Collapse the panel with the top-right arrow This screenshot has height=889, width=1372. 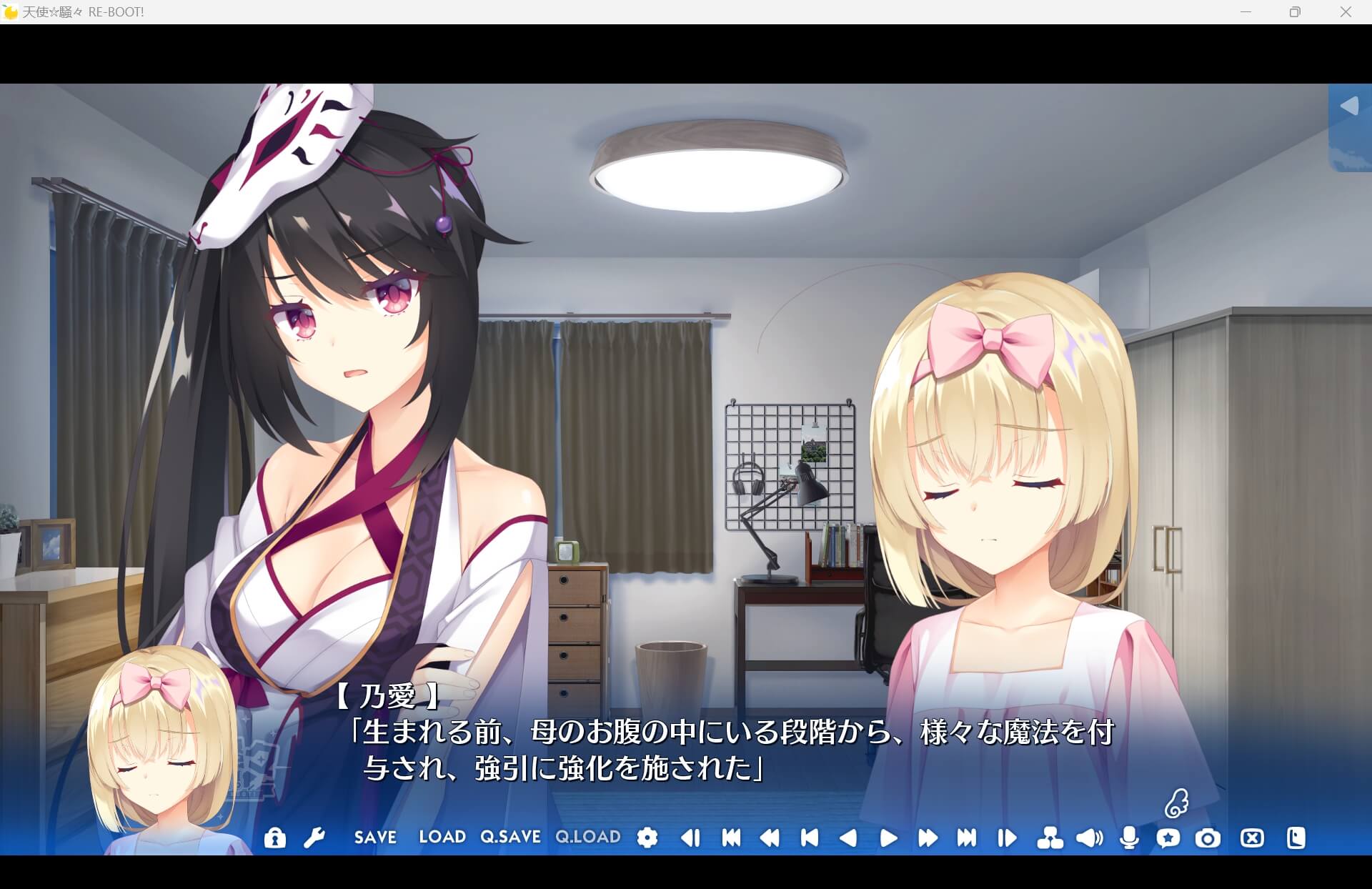(1350, 106)
